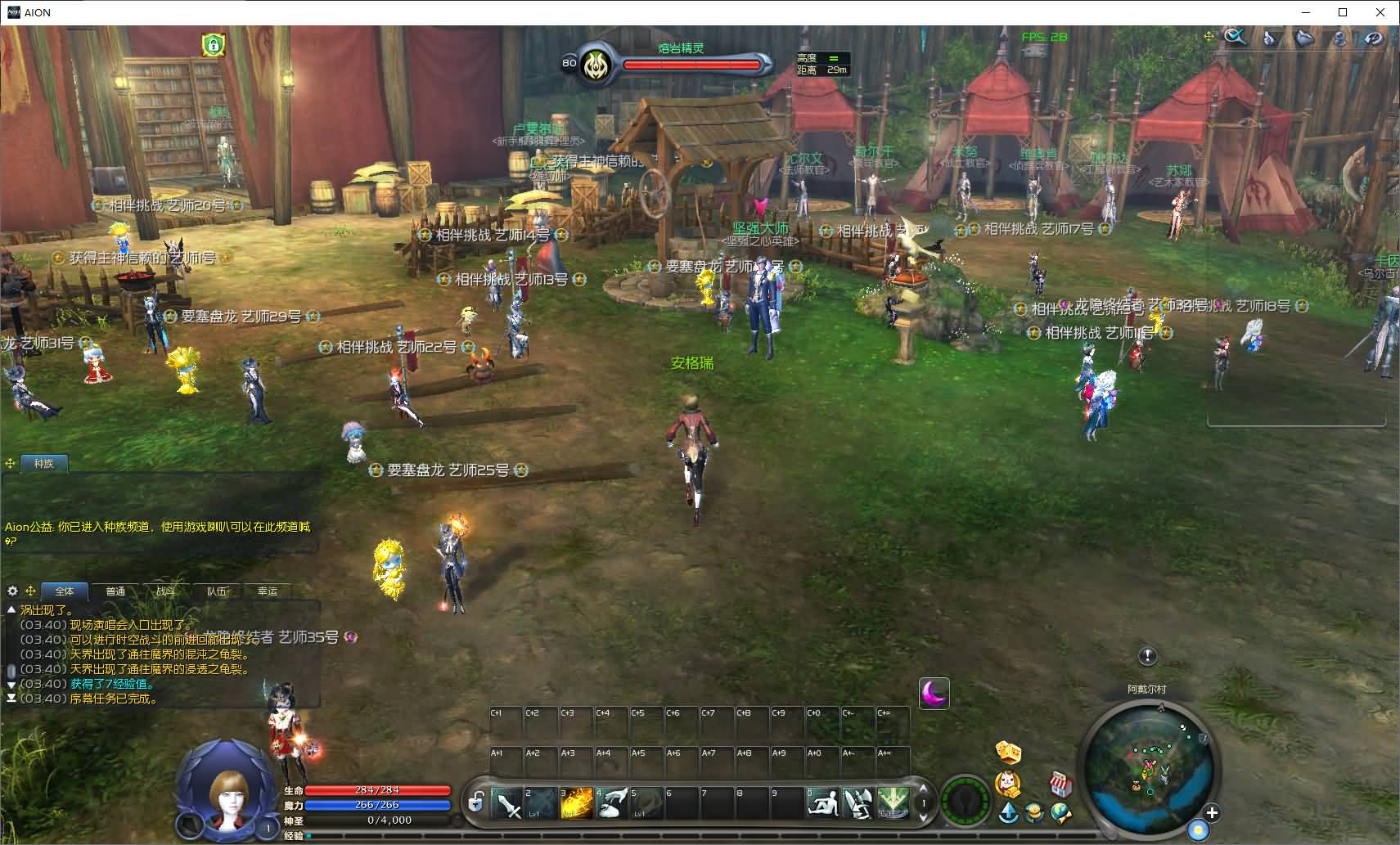
Task: Use the sitting rest action on the hotbar
Action: point(822,803)
